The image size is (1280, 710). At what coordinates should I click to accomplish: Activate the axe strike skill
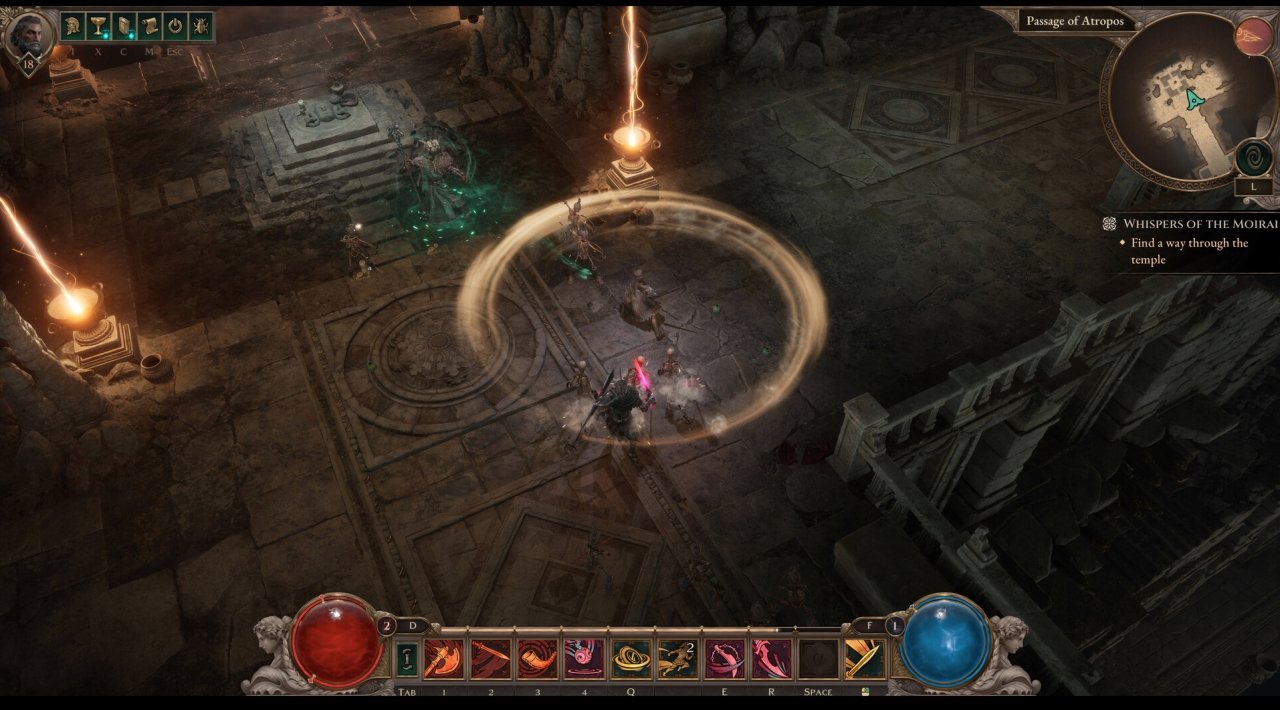point(443,659)
